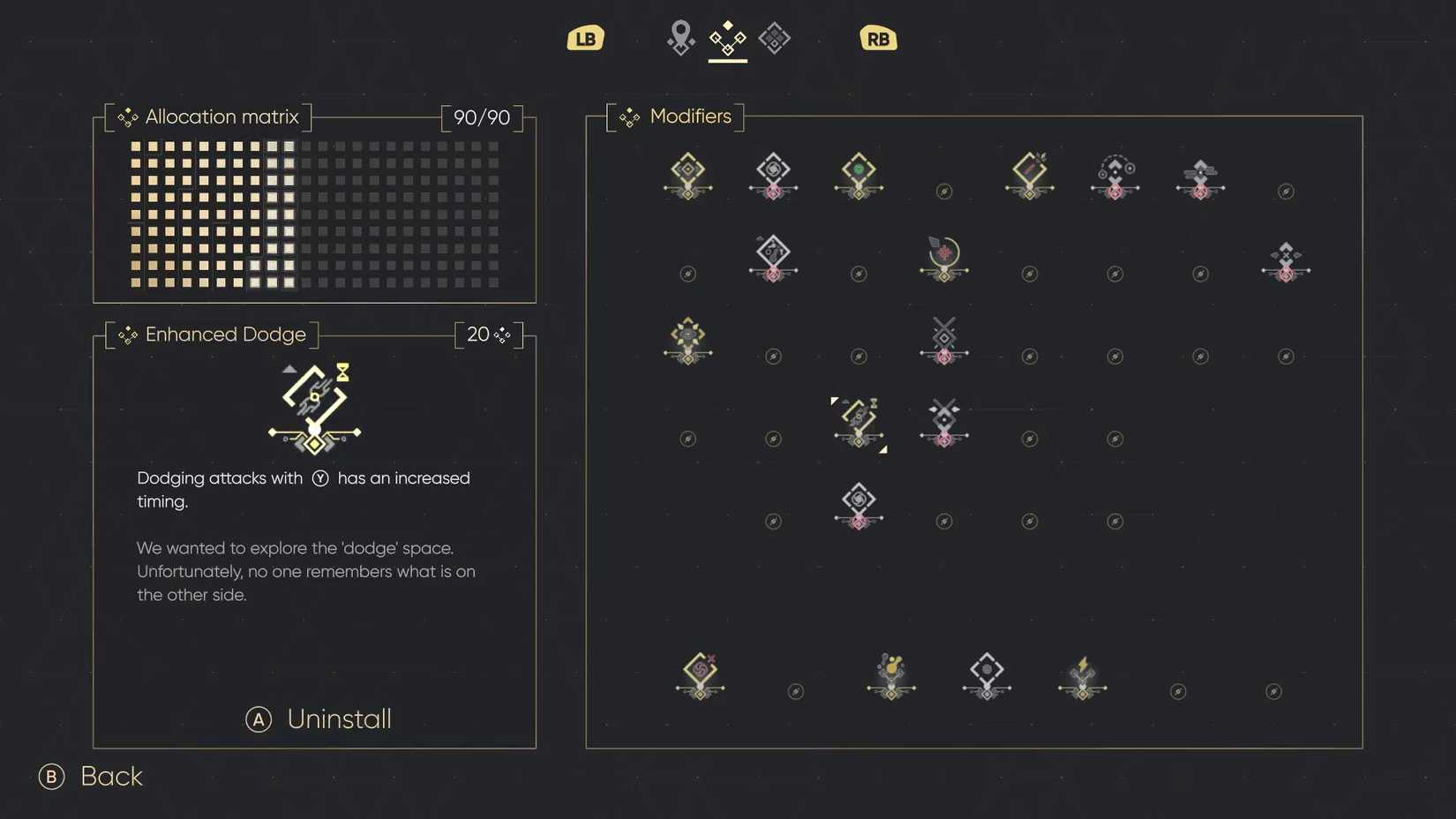Switch to the gray grid tab

[775, 38]
